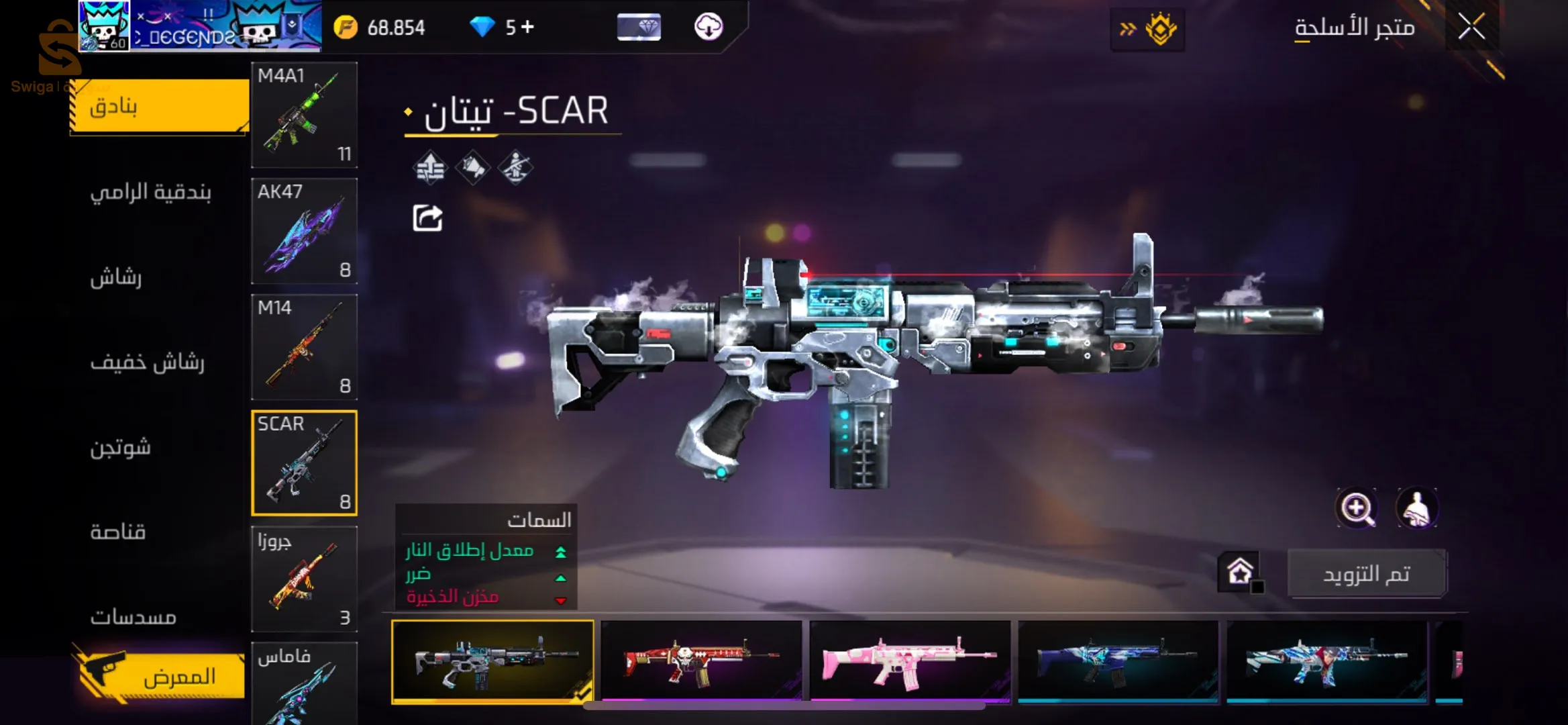Choose the AK47 weapon tile

(304, 230)
